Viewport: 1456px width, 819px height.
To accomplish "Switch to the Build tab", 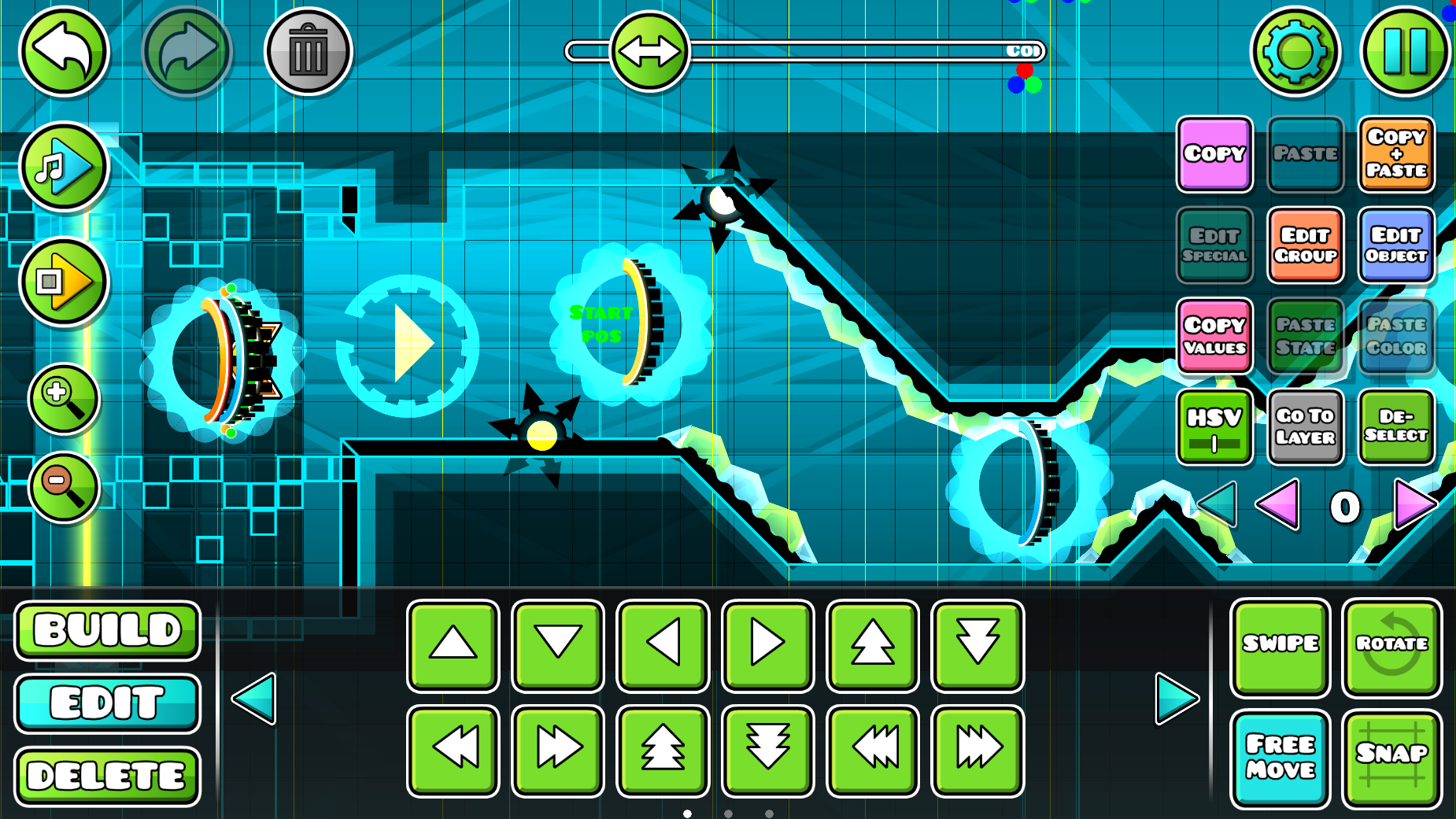I will 108,630.
